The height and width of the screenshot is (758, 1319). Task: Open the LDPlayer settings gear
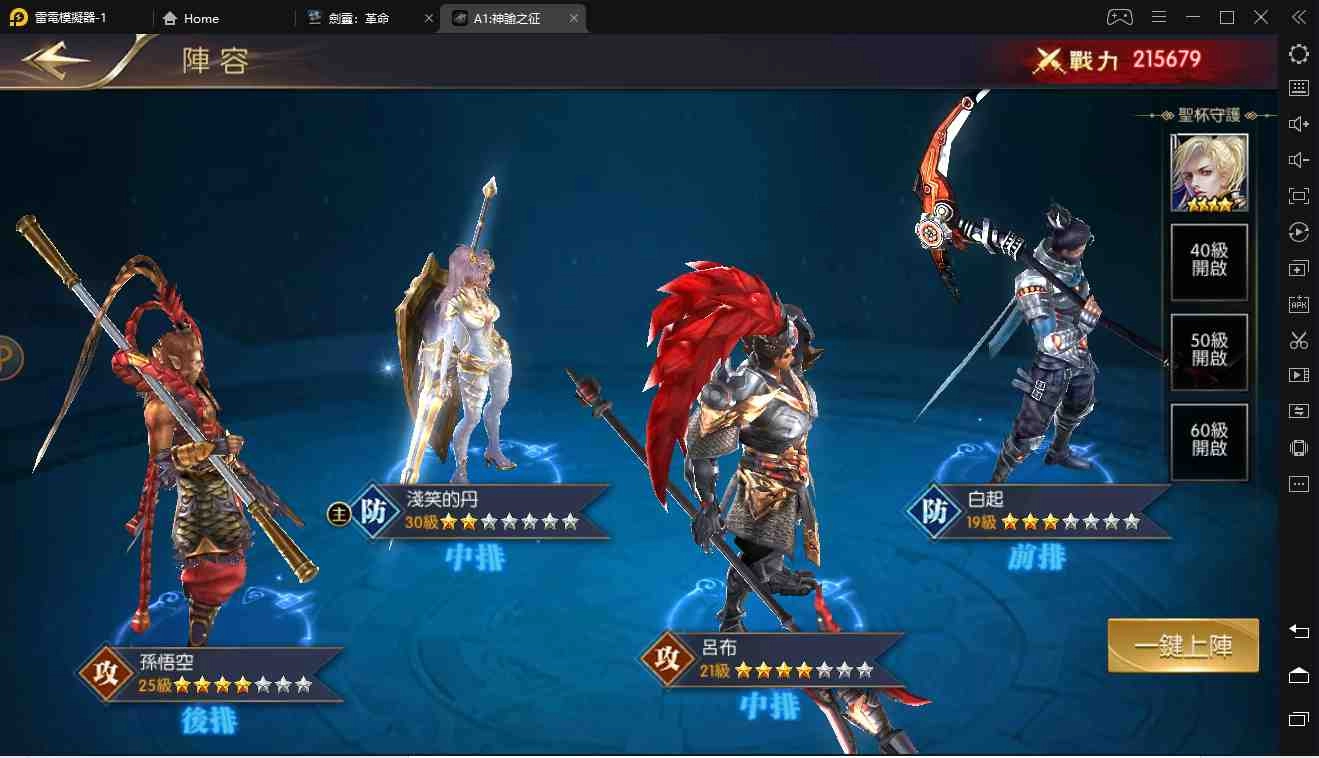(1298, 54)
